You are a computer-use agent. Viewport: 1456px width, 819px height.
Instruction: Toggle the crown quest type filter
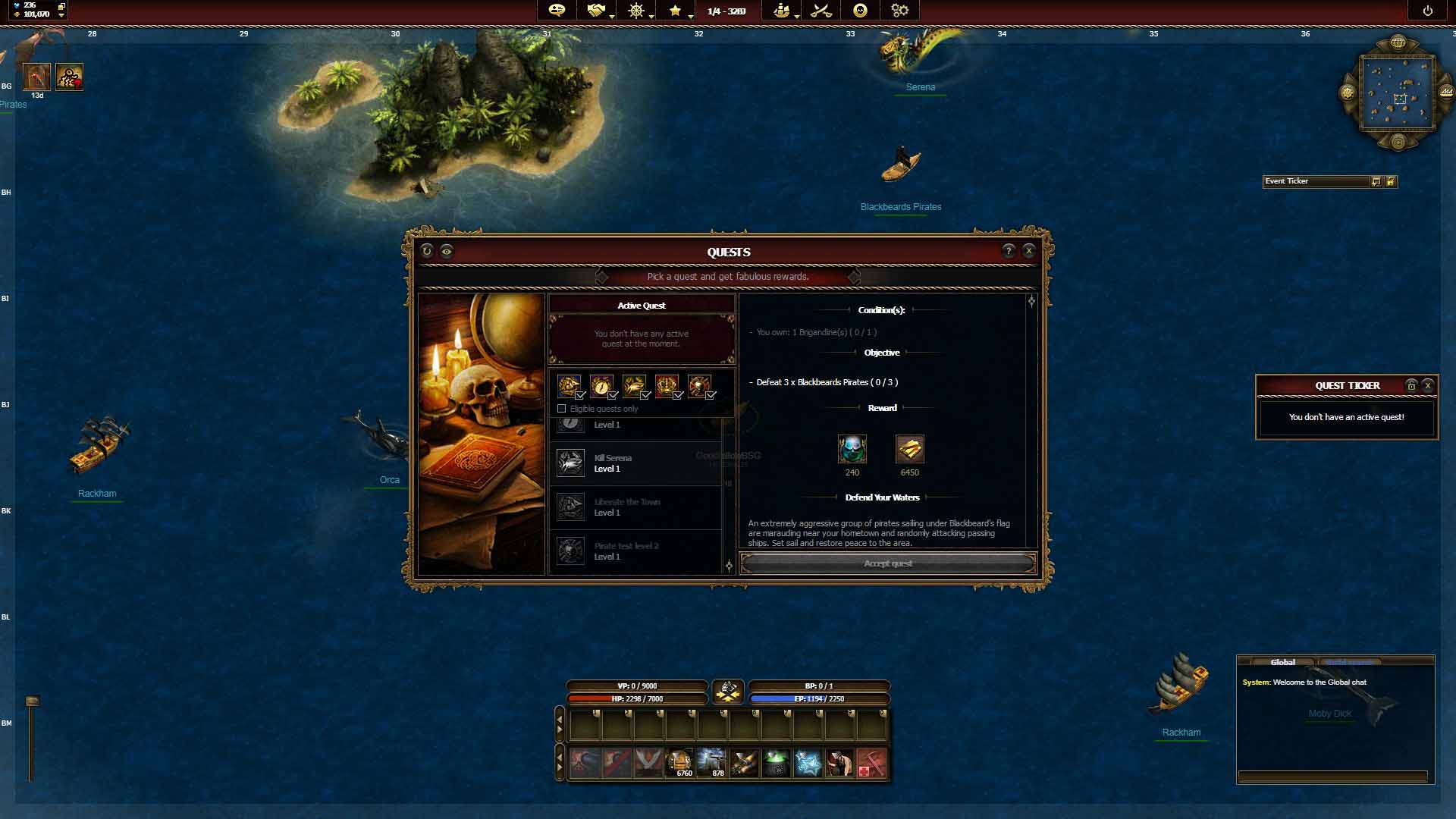pyautogui.click(x=667, y=386)
